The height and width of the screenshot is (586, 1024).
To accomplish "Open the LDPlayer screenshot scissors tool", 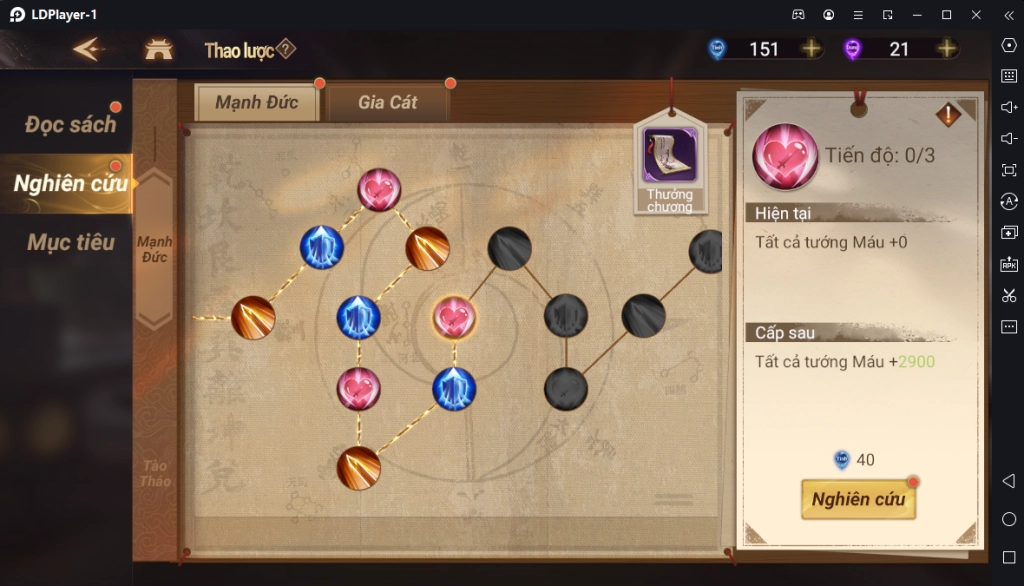I will (x=1008, y=295).
